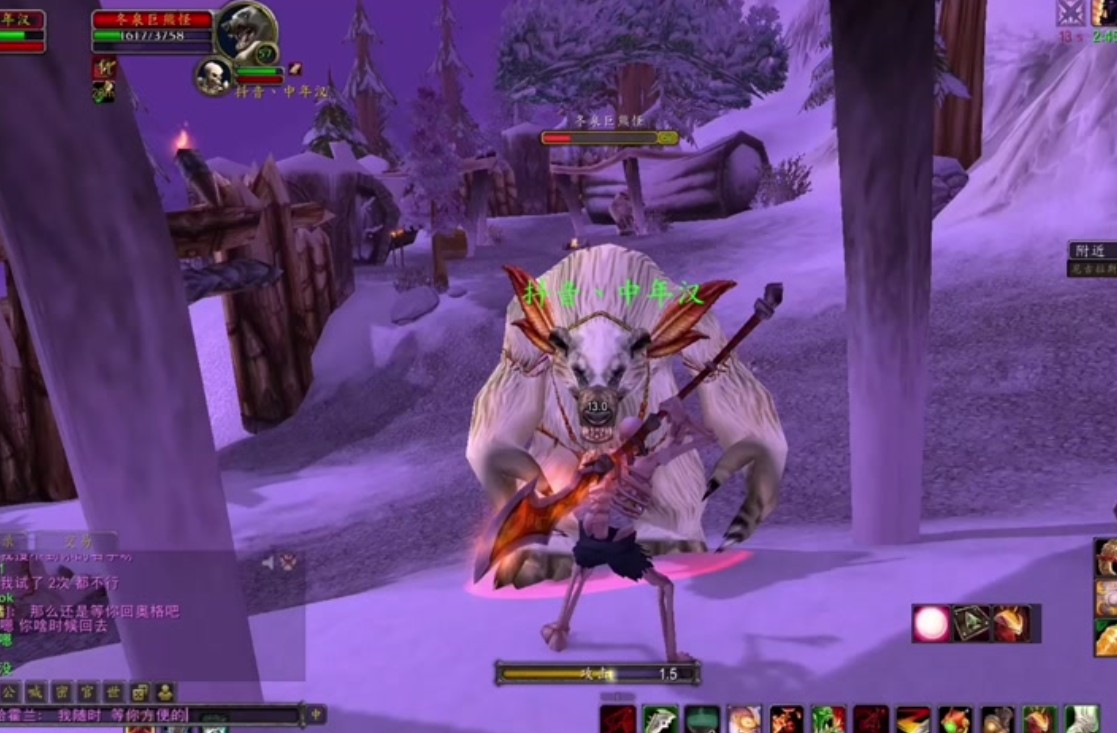The height and width of the screenshot is (733, 1117).
Task: Open the yellow person icon in chat bar
Action: click(165, 692)
